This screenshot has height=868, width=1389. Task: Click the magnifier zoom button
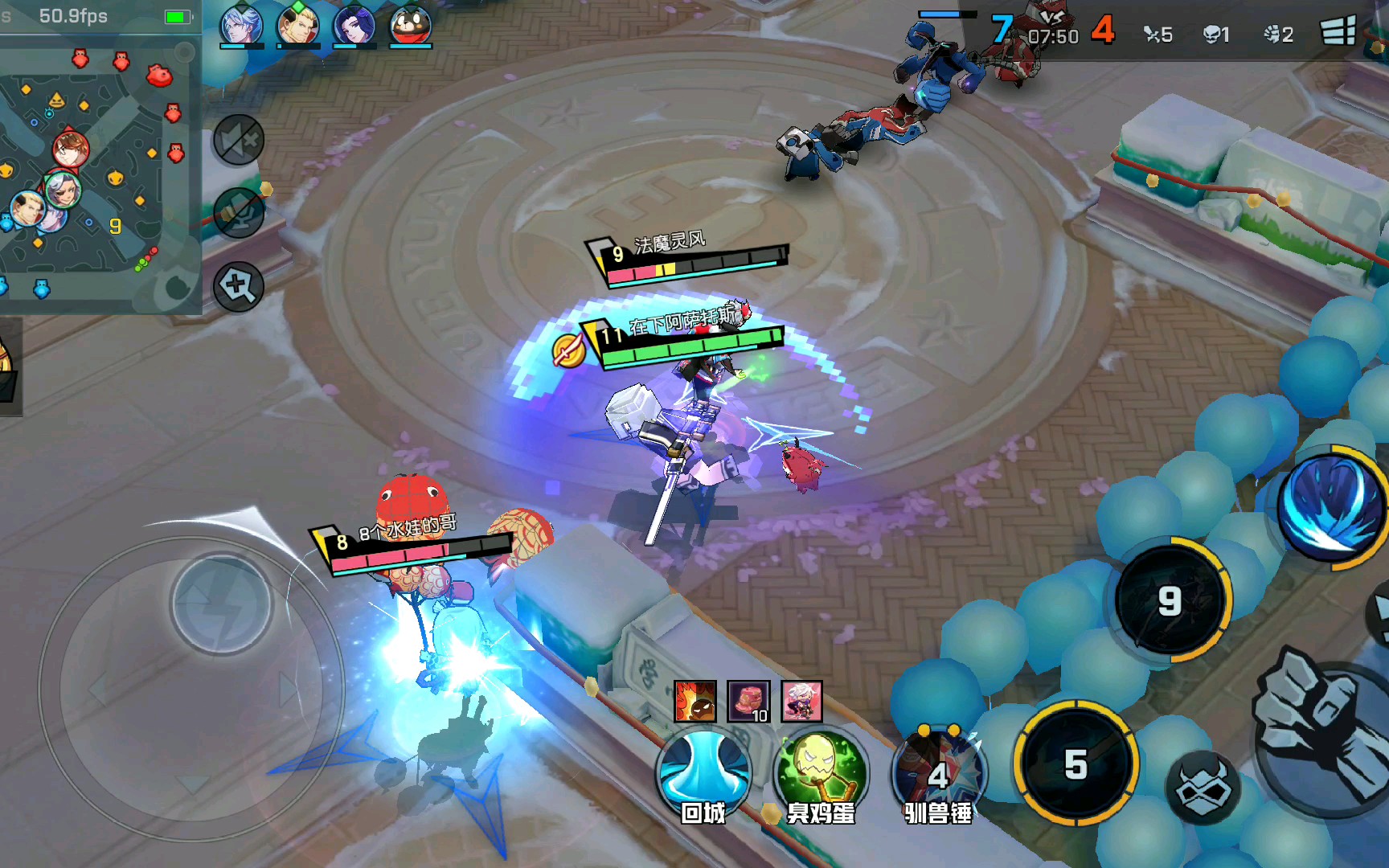pyautogui.click(x=239, y=285)
